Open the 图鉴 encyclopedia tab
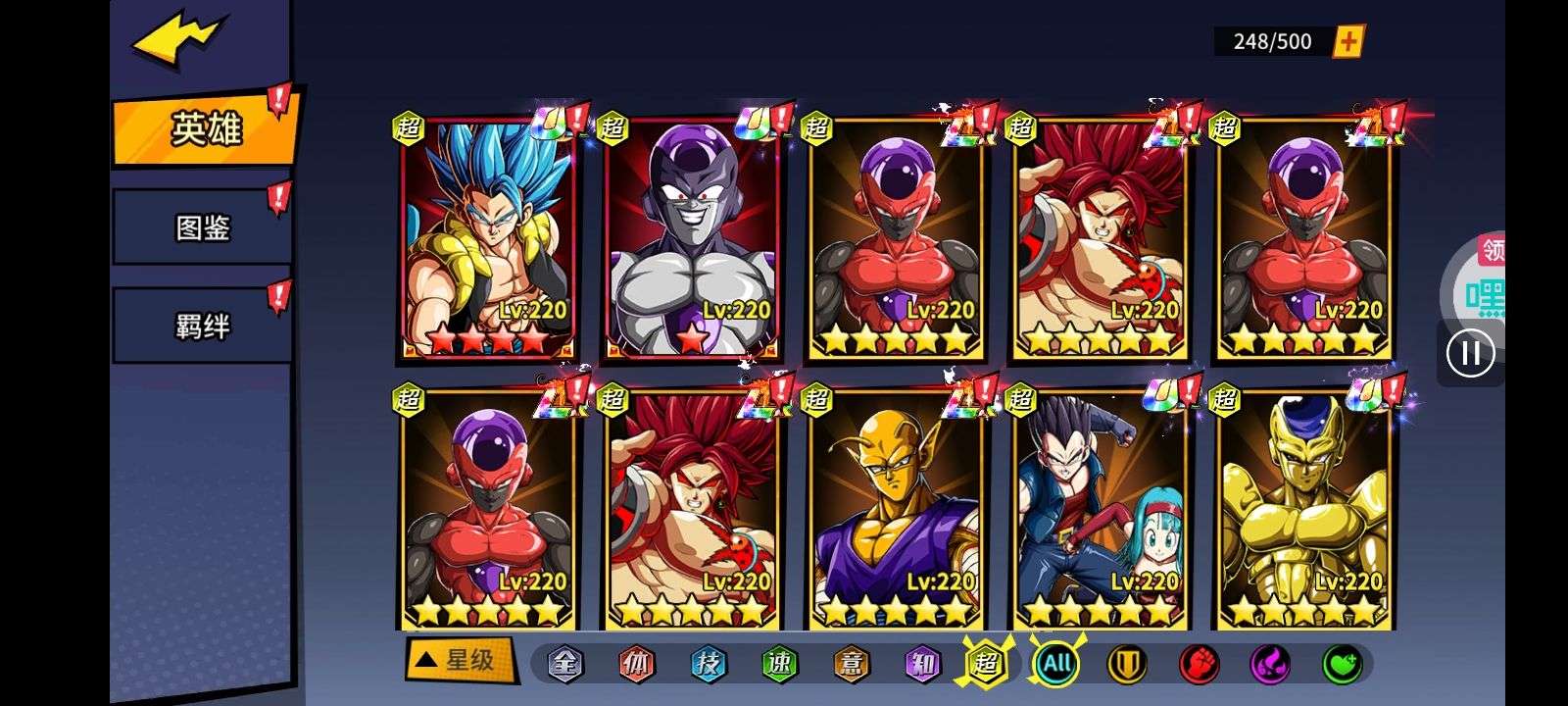 [x=202, y=228]
